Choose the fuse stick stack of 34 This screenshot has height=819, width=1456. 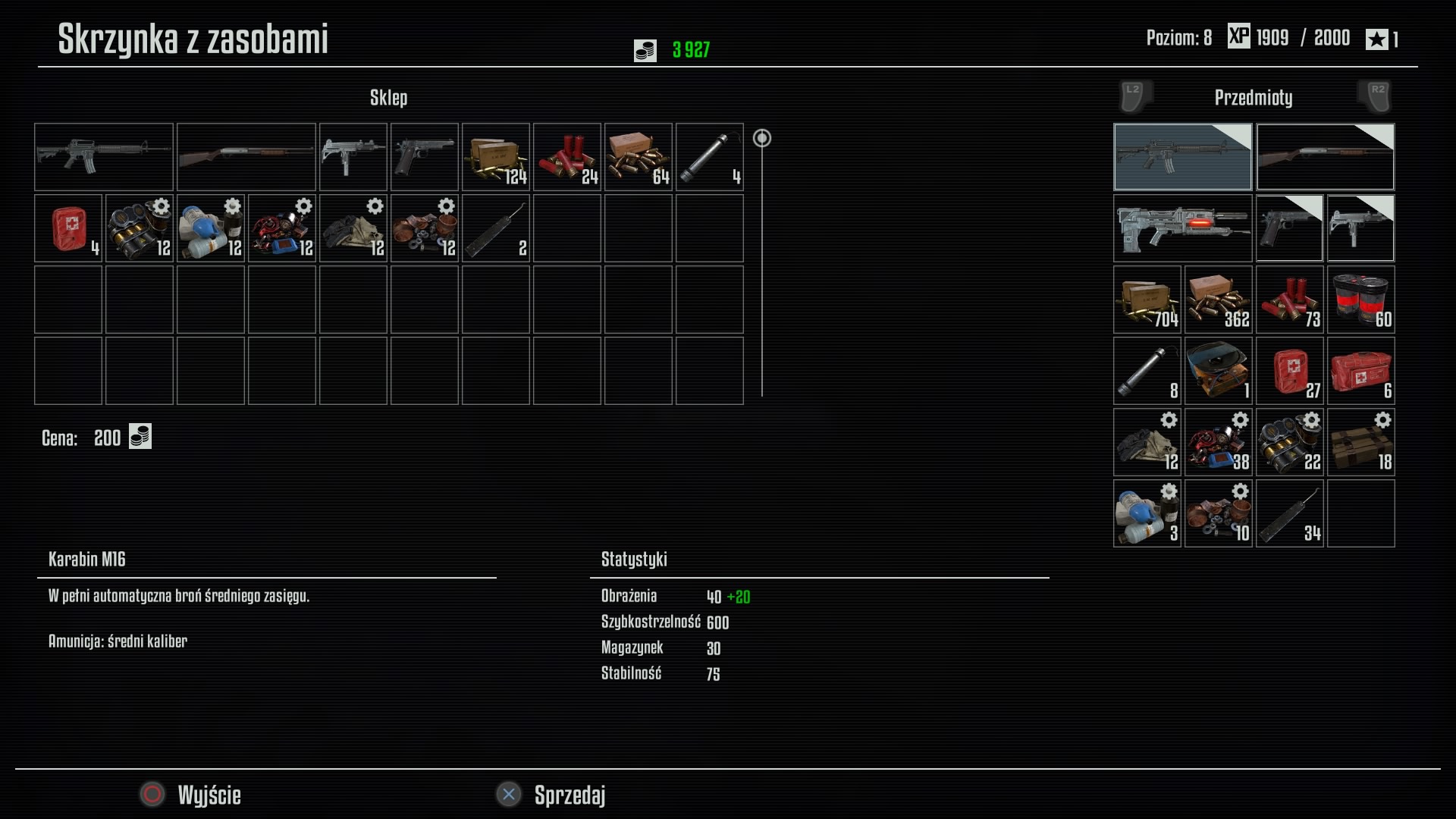click(x=1290, y=513)
